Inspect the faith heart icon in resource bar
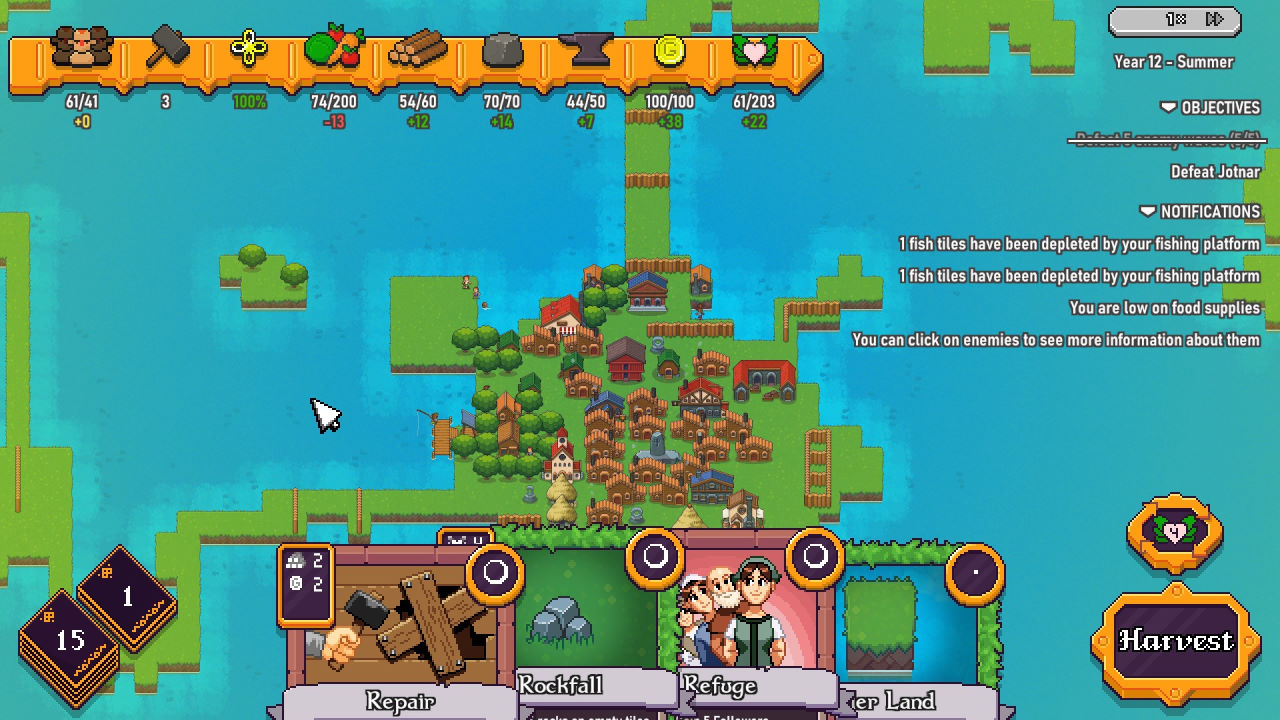The width and height of the screenshot is (1280, 720). 754,49
